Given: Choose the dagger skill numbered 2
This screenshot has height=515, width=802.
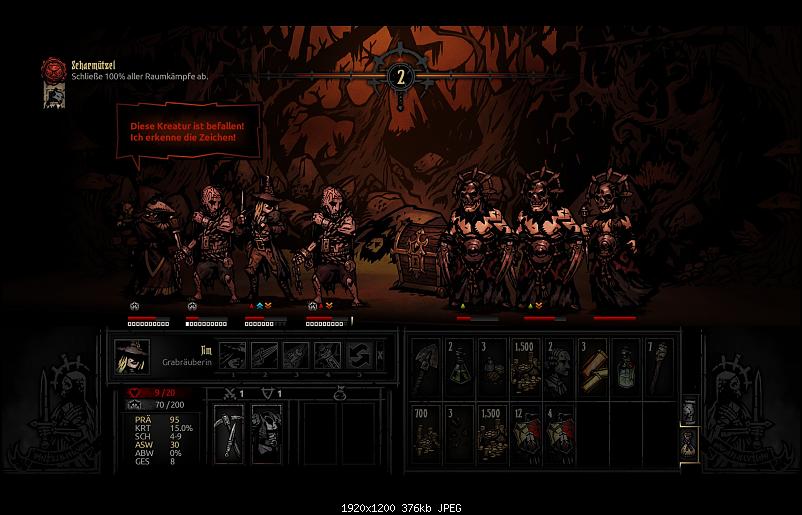Looking at the screenshot, I should tap(264, 356).
